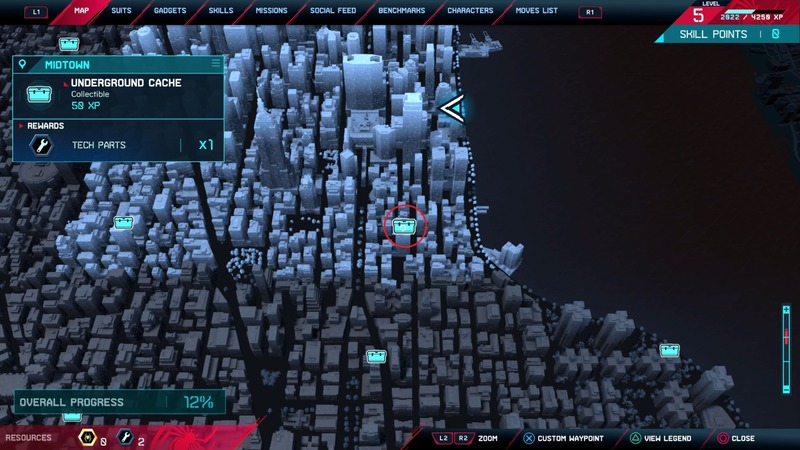Switch to the Benchmarks tab

(x=402, y=11)
